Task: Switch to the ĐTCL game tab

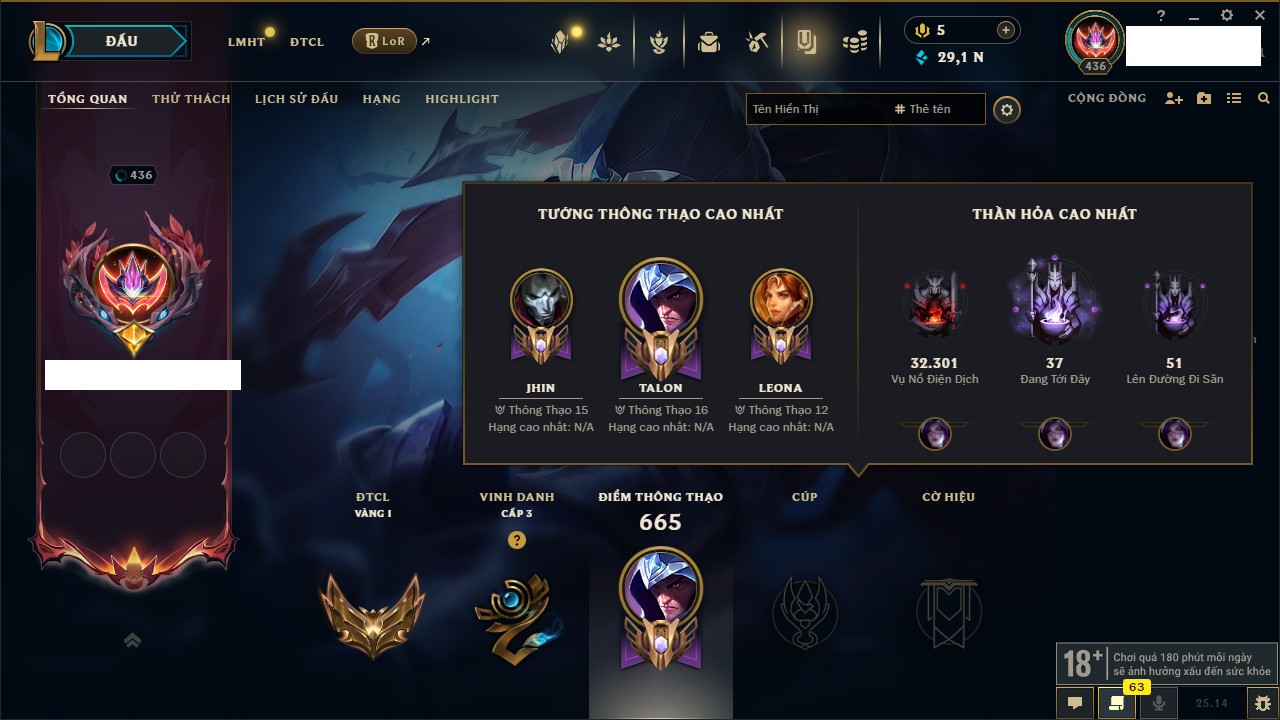Action: (307, 42)
